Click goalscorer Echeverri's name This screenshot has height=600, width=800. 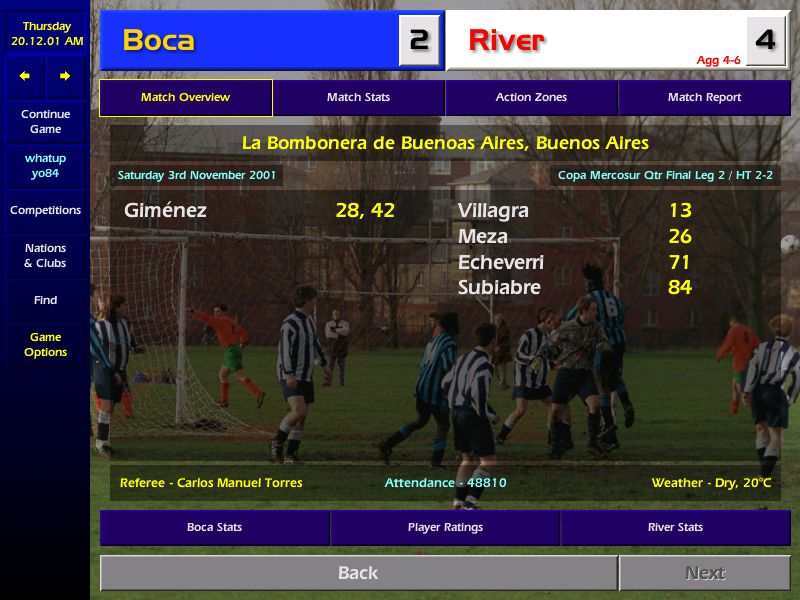pyautogui.click(x=501, y=262)
